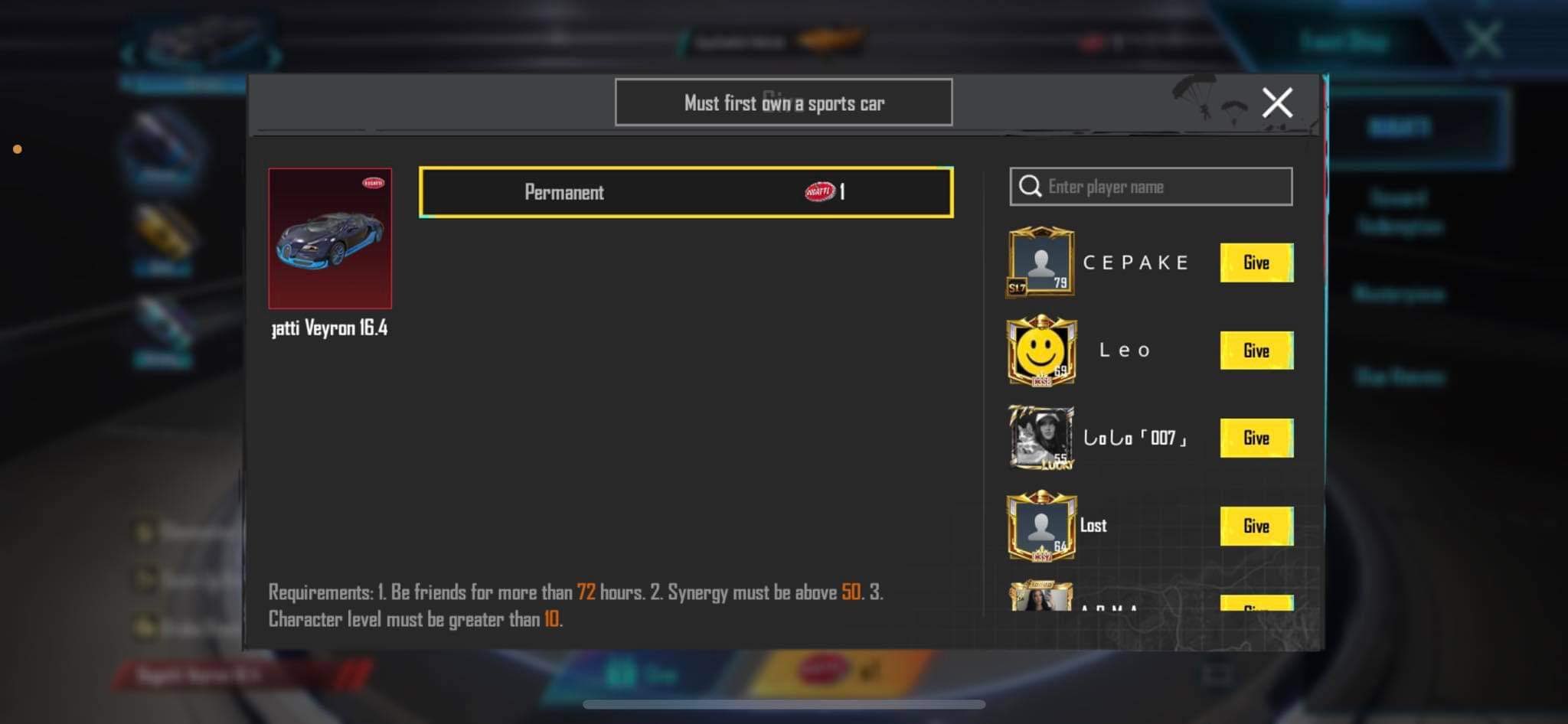Click Give beside LoLo「007」
1568x724 pixels.
[1256, 438]
